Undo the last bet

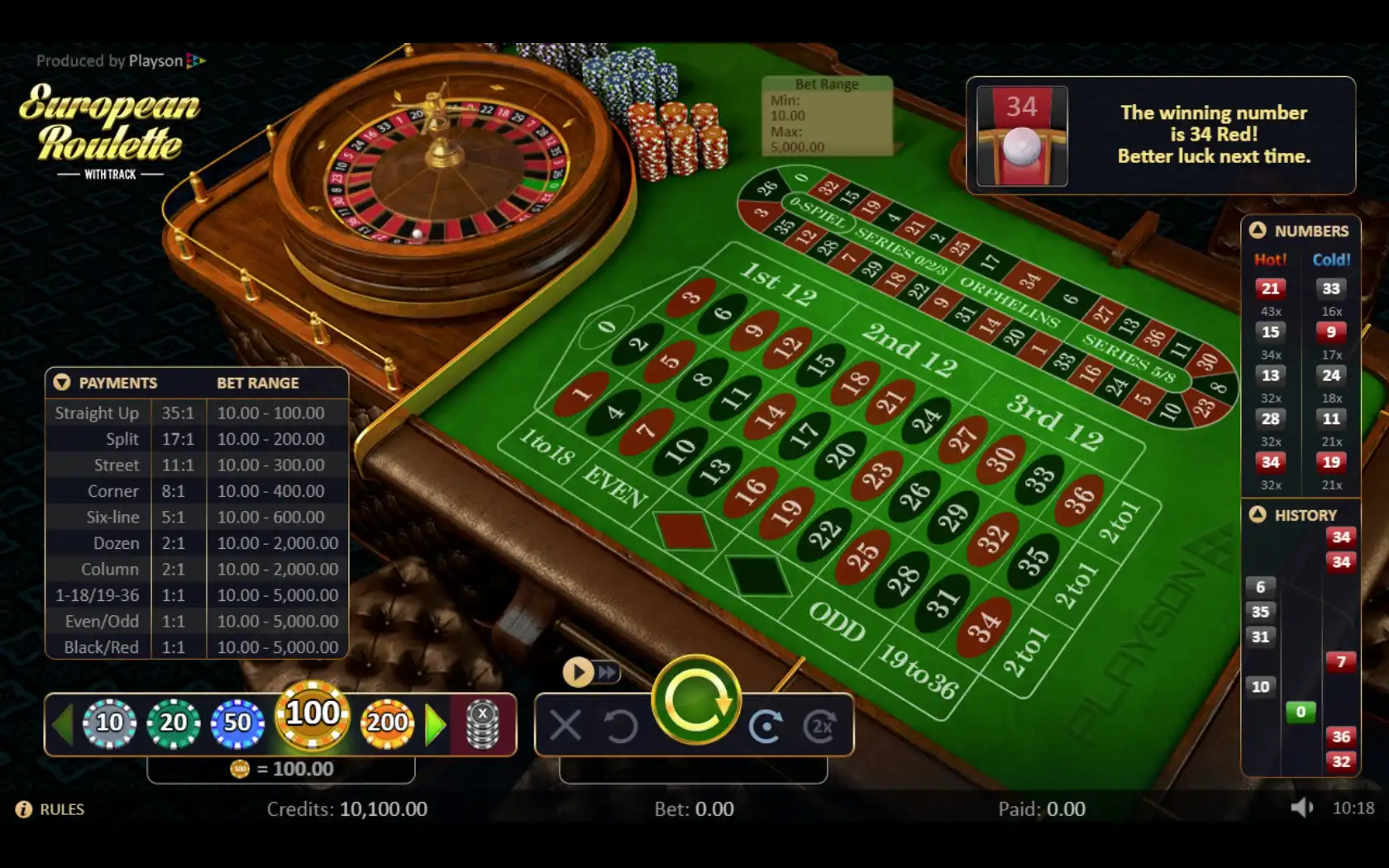(x=620, y=727)
